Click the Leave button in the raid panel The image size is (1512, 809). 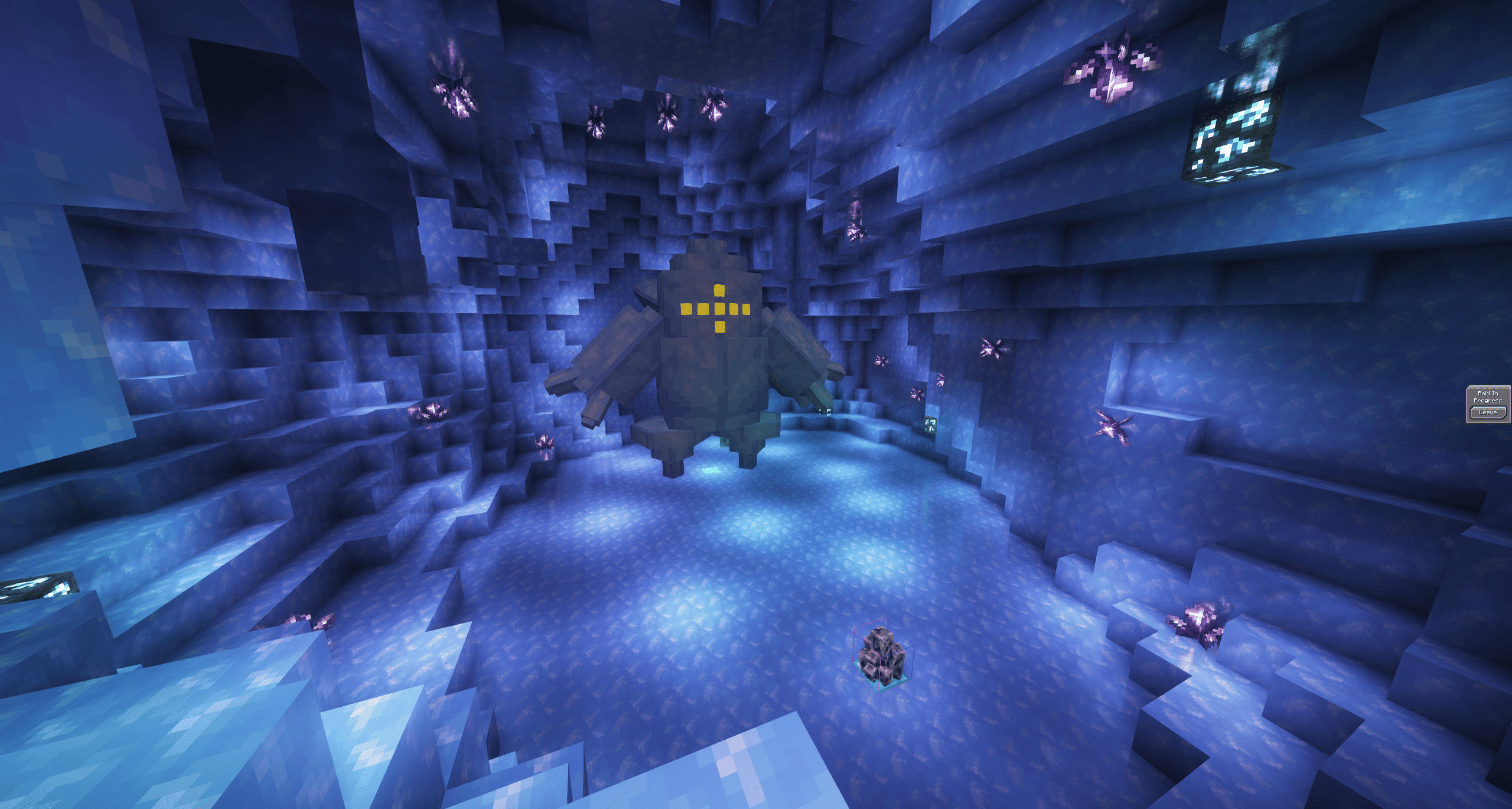pos(1488,412)
